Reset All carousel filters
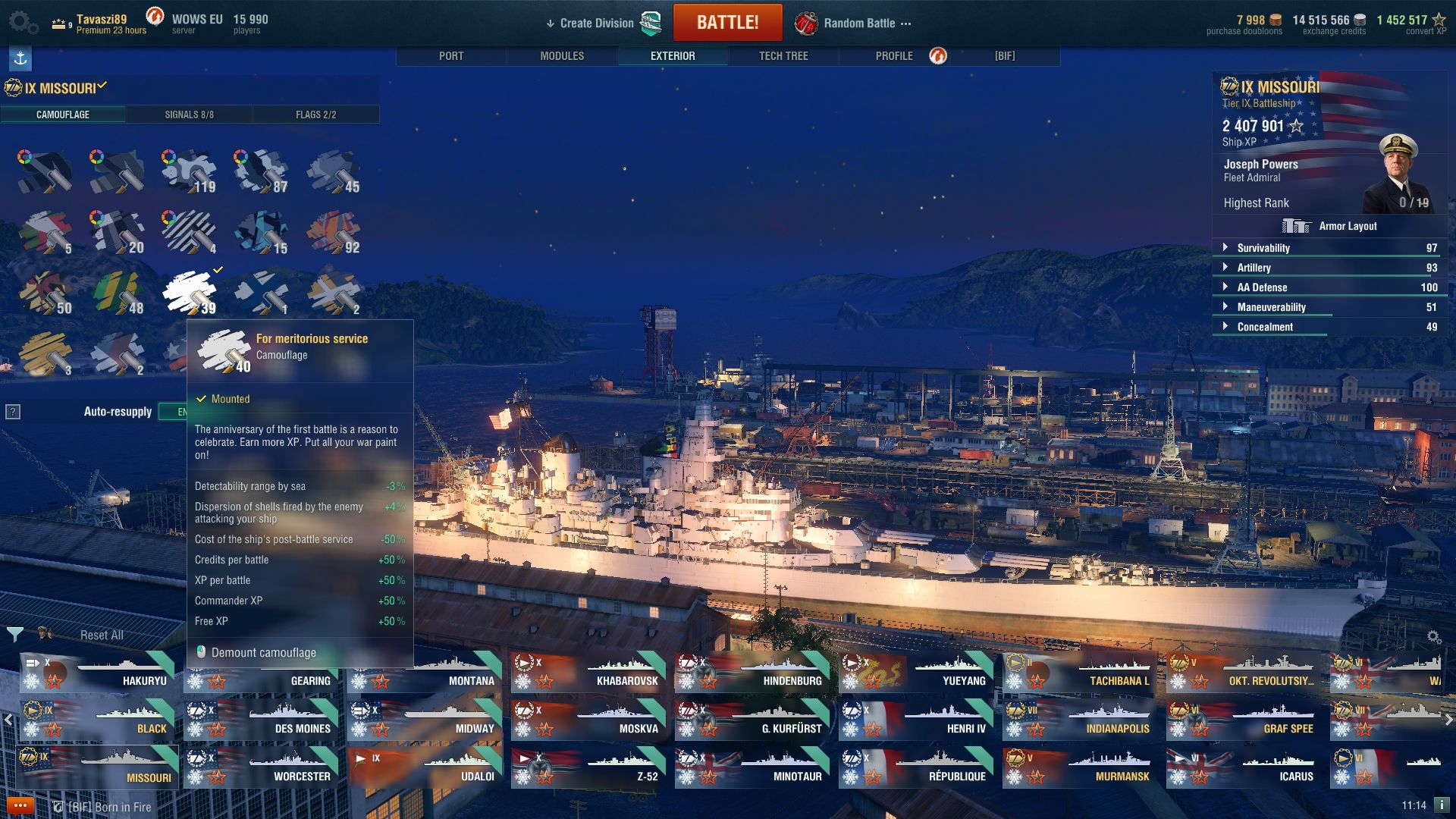 [102, 635]
